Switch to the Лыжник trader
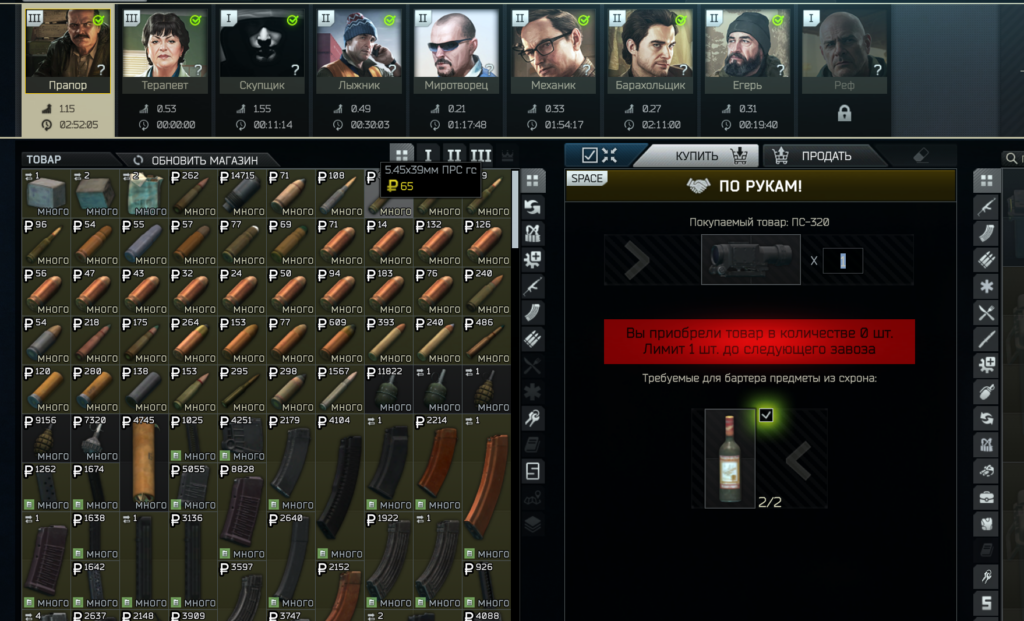The image size is (1024, 621). pos(359,47)
